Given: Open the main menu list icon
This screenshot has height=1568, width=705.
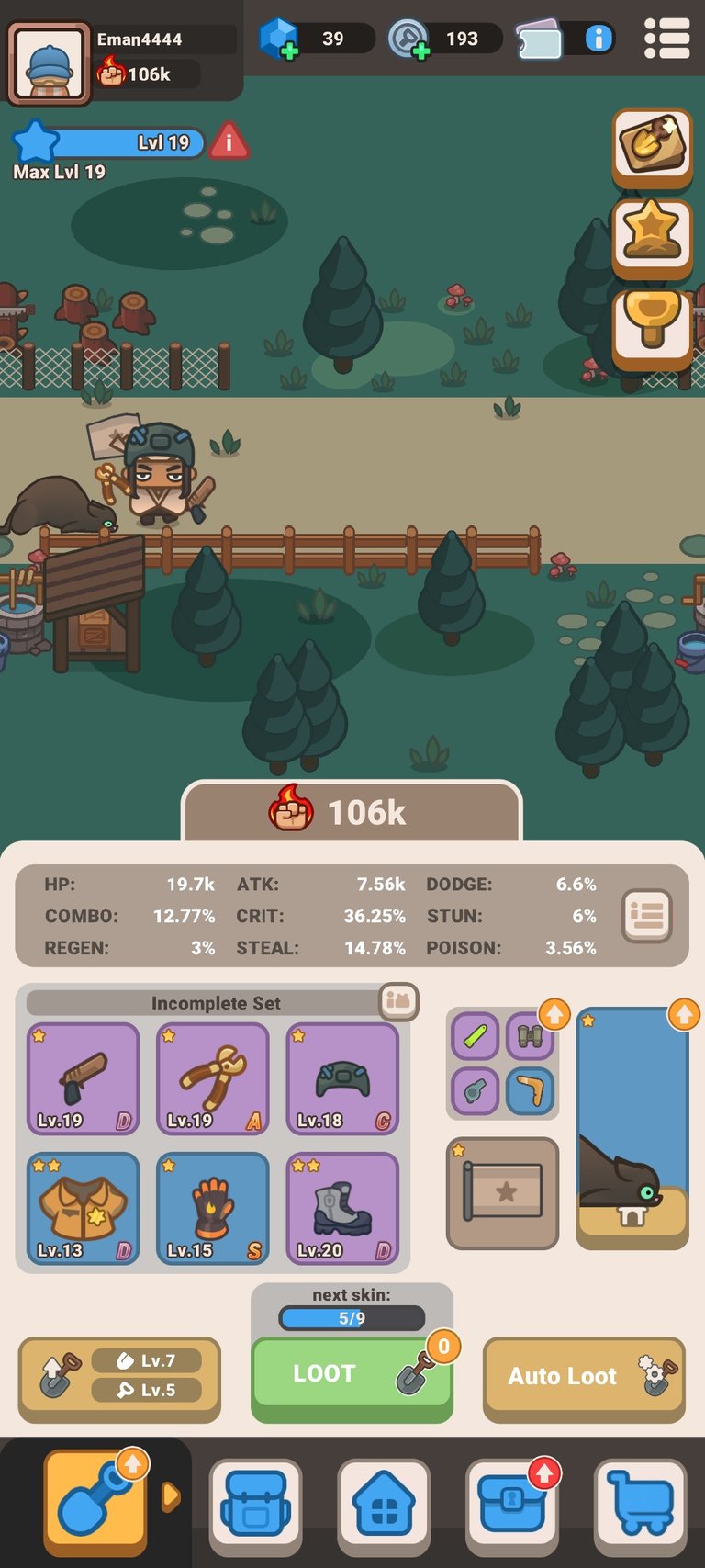Looking at the screenshot, I should click(666, 39).
